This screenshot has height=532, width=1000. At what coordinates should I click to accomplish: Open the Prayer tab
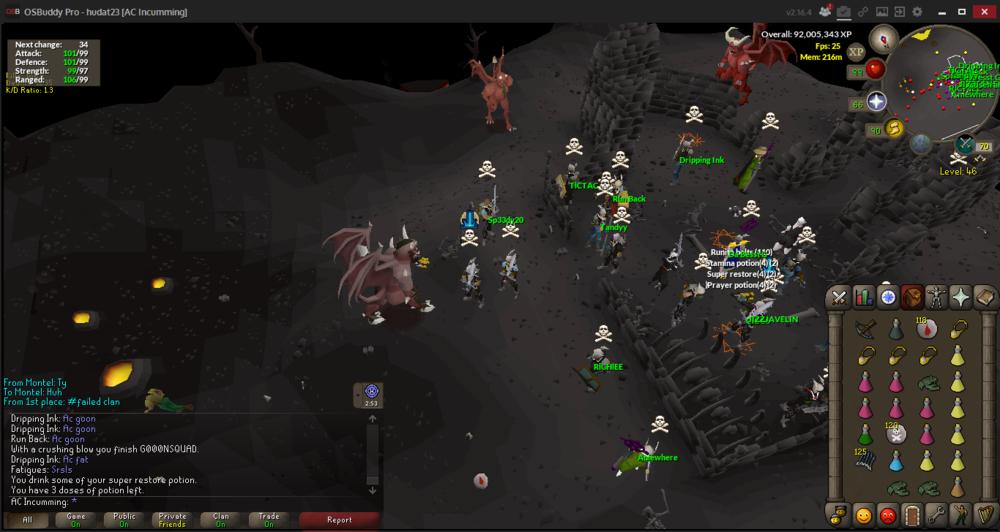point(960,297)
